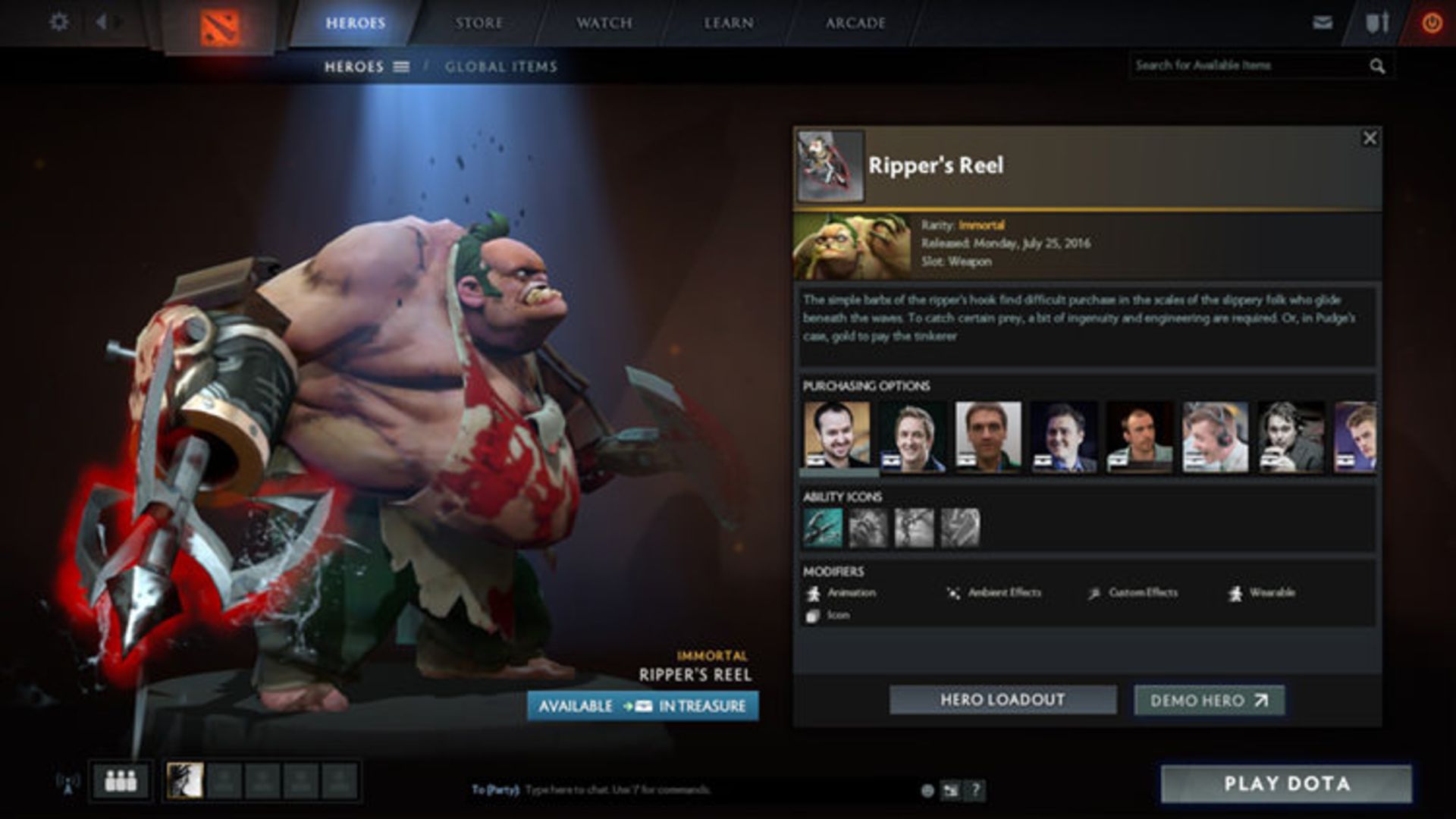Screen dimensions: 1456x819
Task: Go to the Dota 2 home logo
Action: coord(220,28)
